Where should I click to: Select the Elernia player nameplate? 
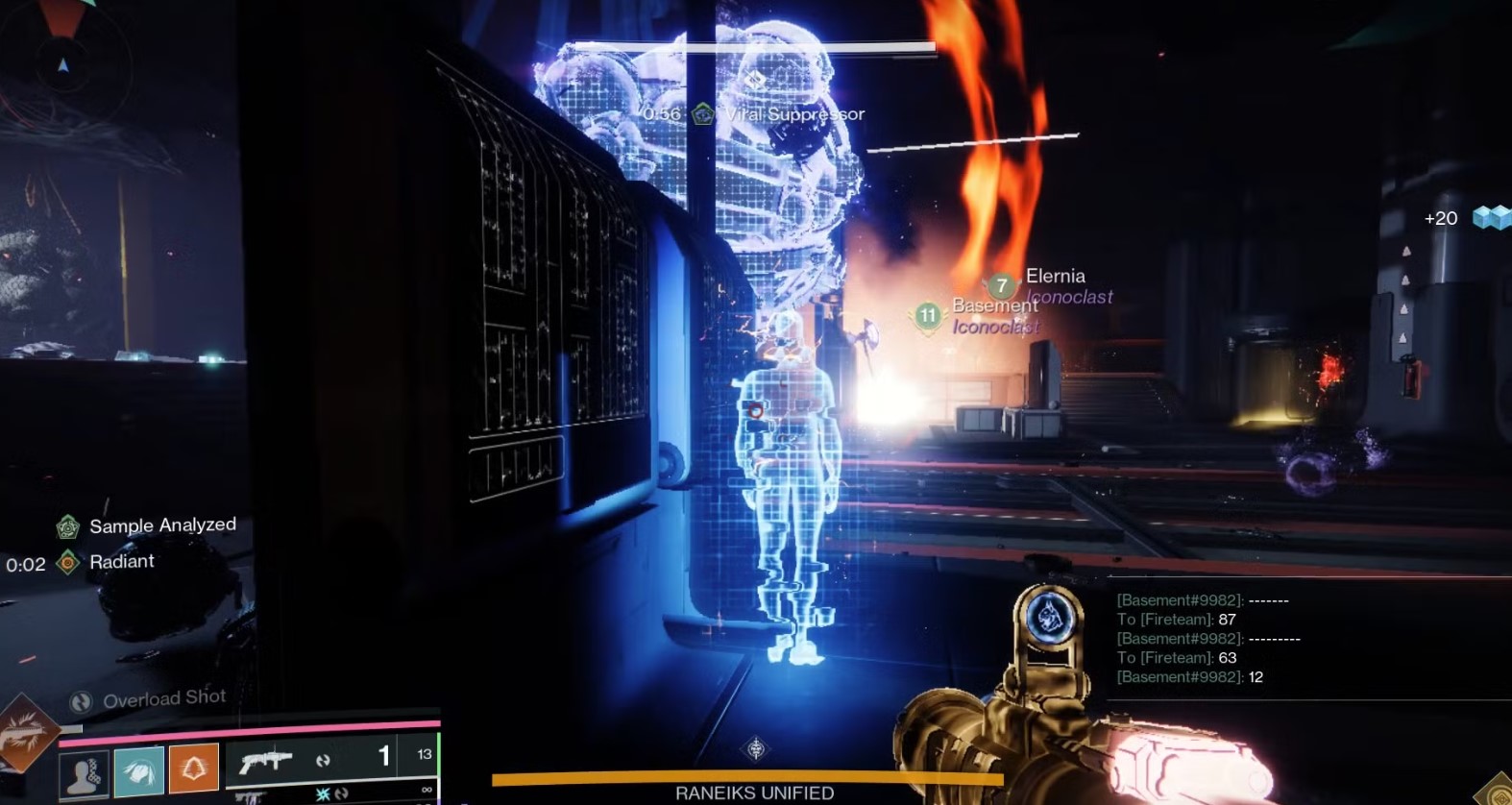click(1054, 277)
